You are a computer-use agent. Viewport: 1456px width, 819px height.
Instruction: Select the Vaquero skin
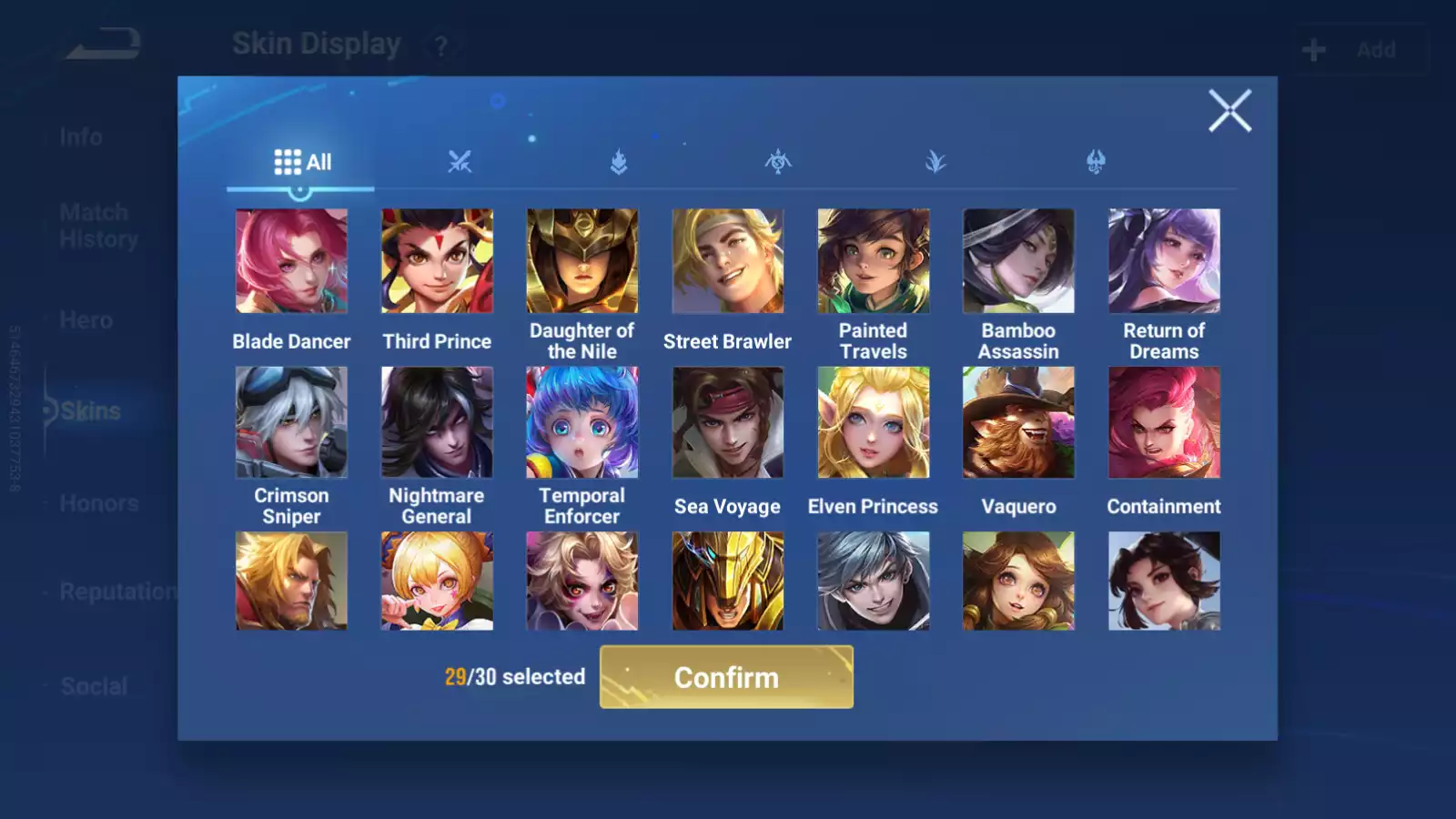point(1018,422)
